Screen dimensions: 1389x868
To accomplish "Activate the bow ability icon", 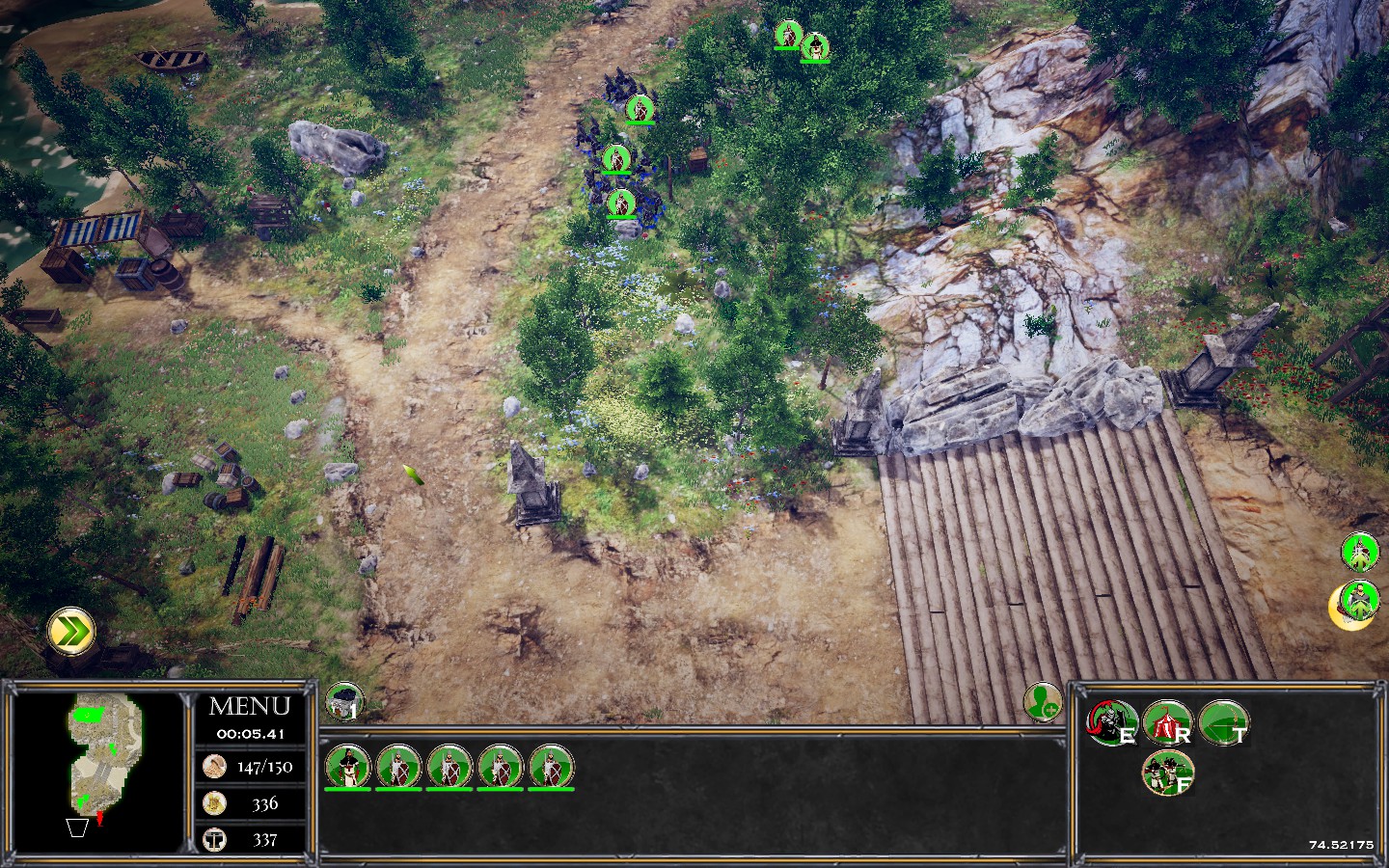I will point(1224,722).
